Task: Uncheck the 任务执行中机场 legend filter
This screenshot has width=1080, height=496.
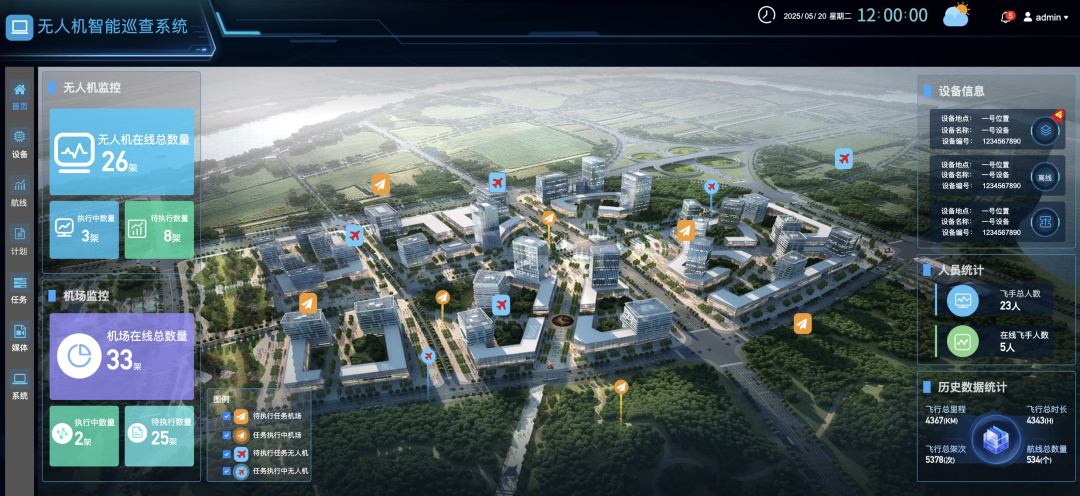Action: tap(227, 435)
